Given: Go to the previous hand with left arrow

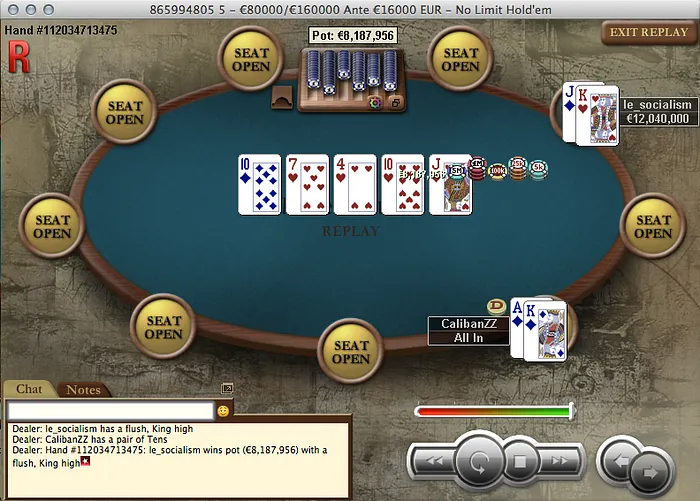Looking at the screenshot, I should coord(619,462).
